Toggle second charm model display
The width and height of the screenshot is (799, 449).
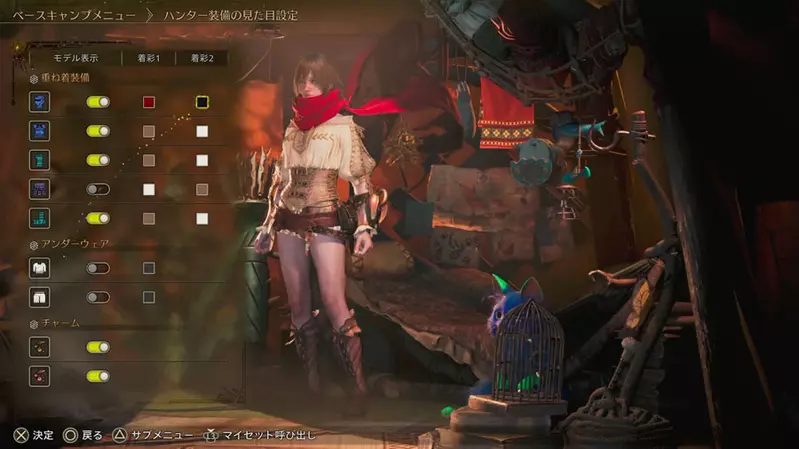point(98,376)
